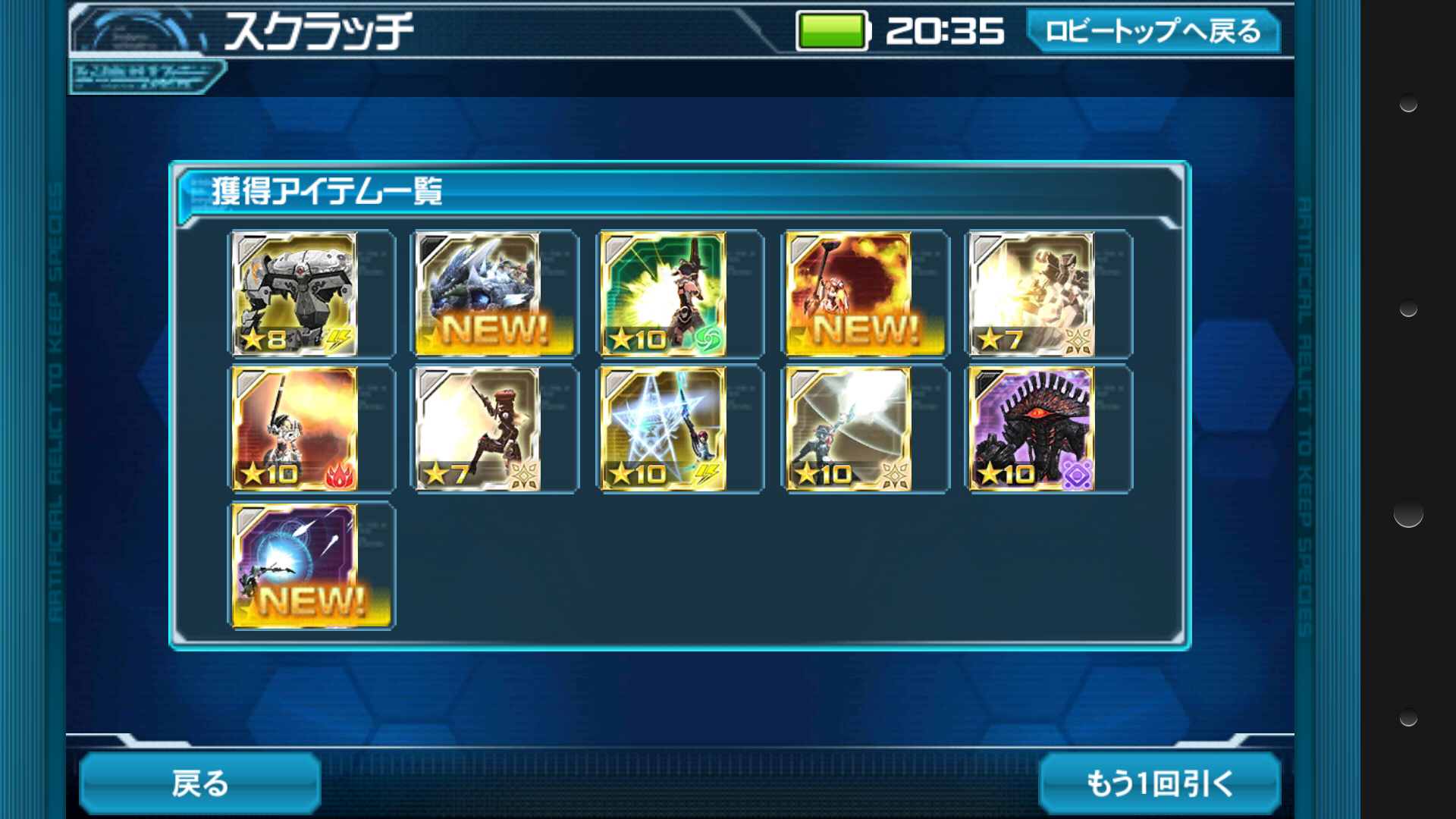Return to lobby top with ロビートップへ戻る
The width and height of the screenshot is (1456, 819).
pyautogui.click(x=1153, y=31)
